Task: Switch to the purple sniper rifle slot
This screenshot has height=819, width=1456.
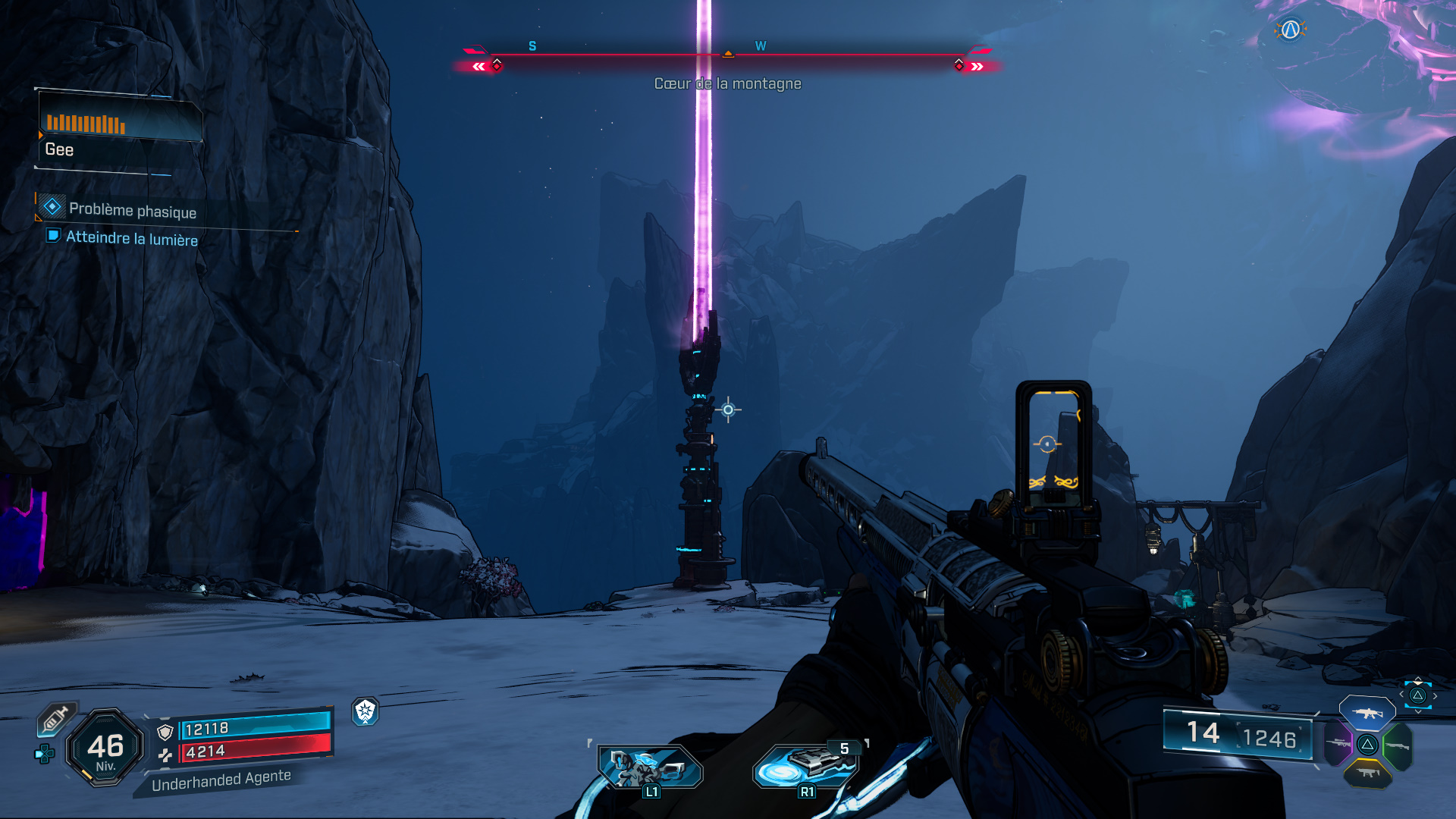Action: pyautogui.click(x=1338, y=743)
